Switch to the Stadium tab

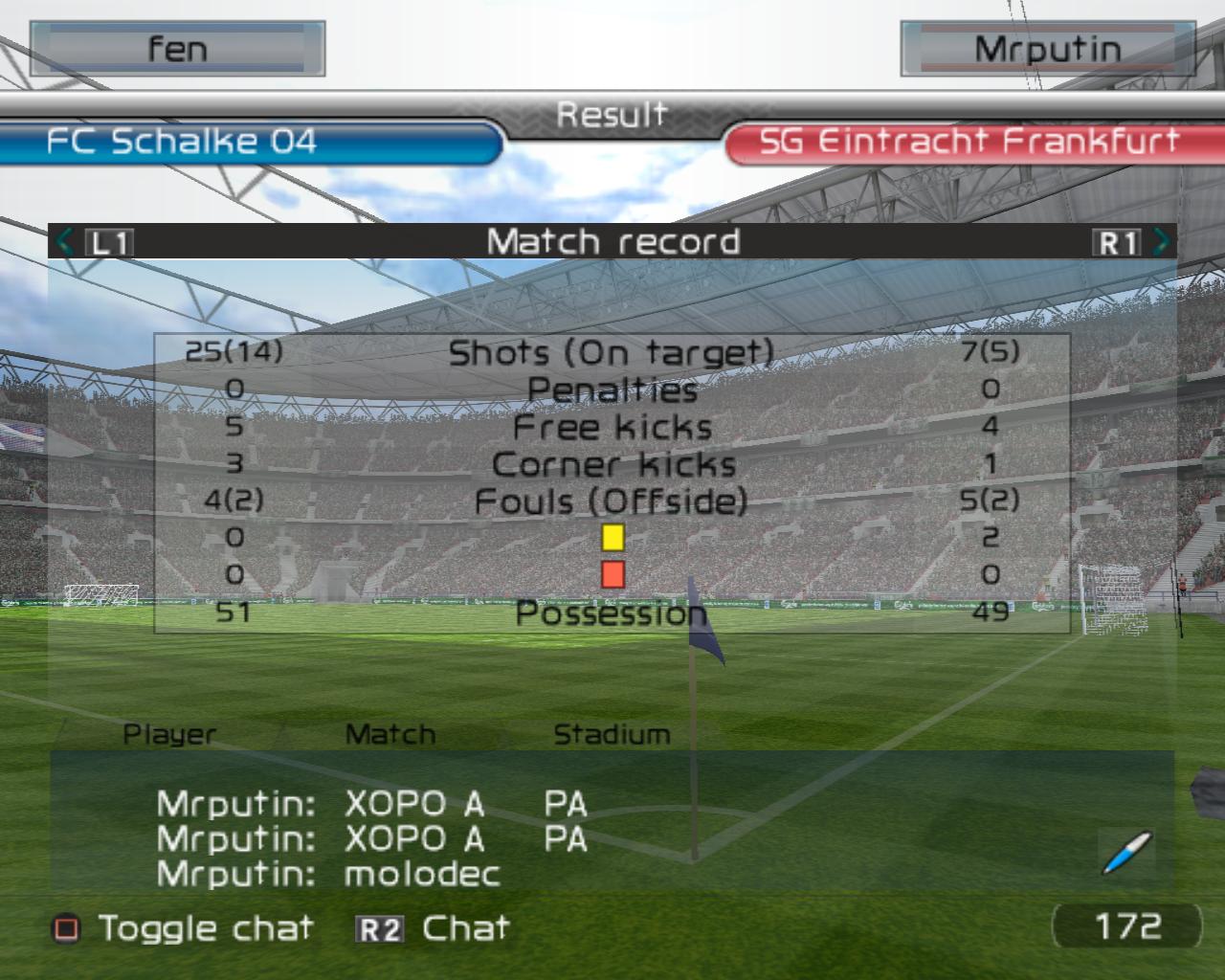tap(612, 735)
